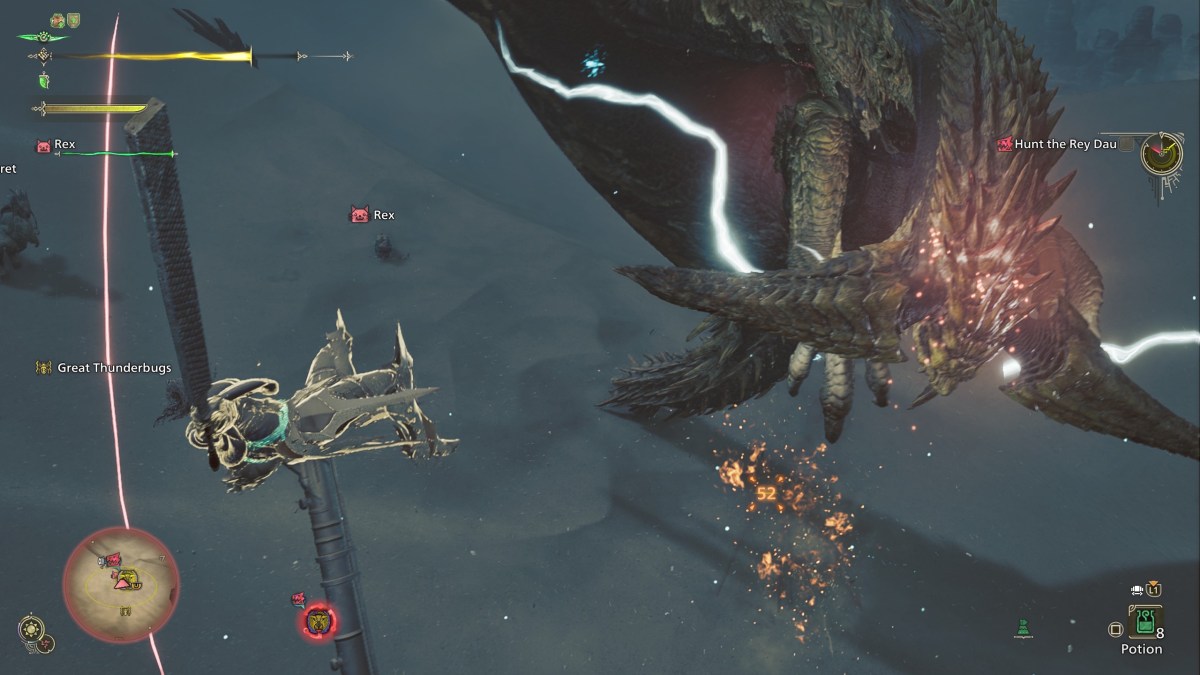The image size is (1200, 675).
Task: Click the Great Thunderbugs label
Action: tap(113, 368)
